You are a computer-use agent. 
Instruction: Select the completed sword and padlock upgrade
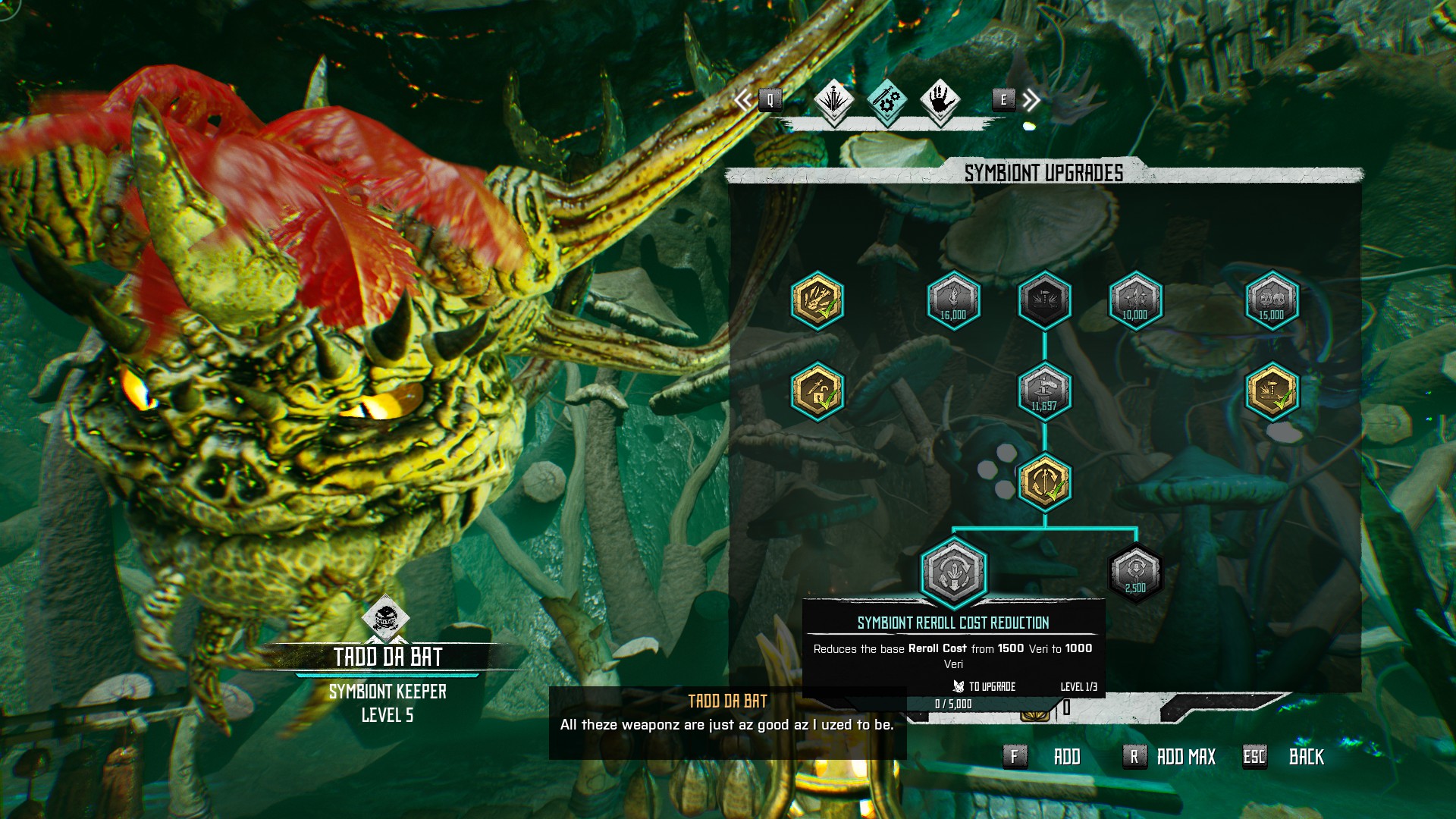[817, 391]
